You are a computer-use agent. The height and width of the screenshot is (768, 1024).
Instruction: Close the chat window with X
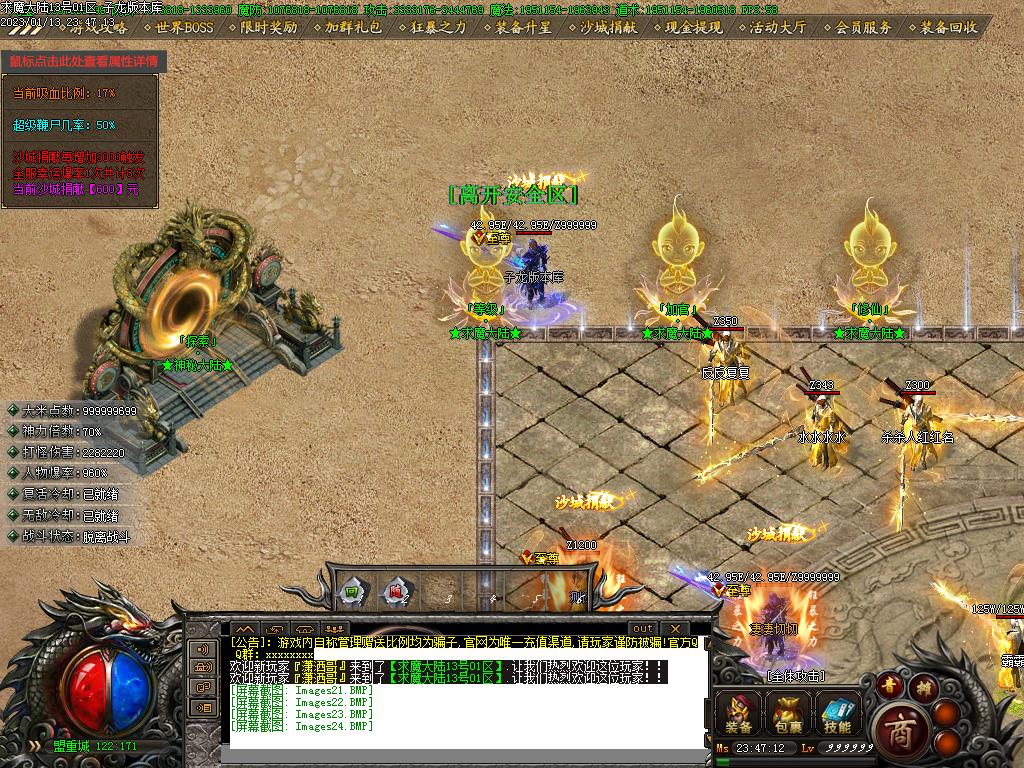point(675,629)
